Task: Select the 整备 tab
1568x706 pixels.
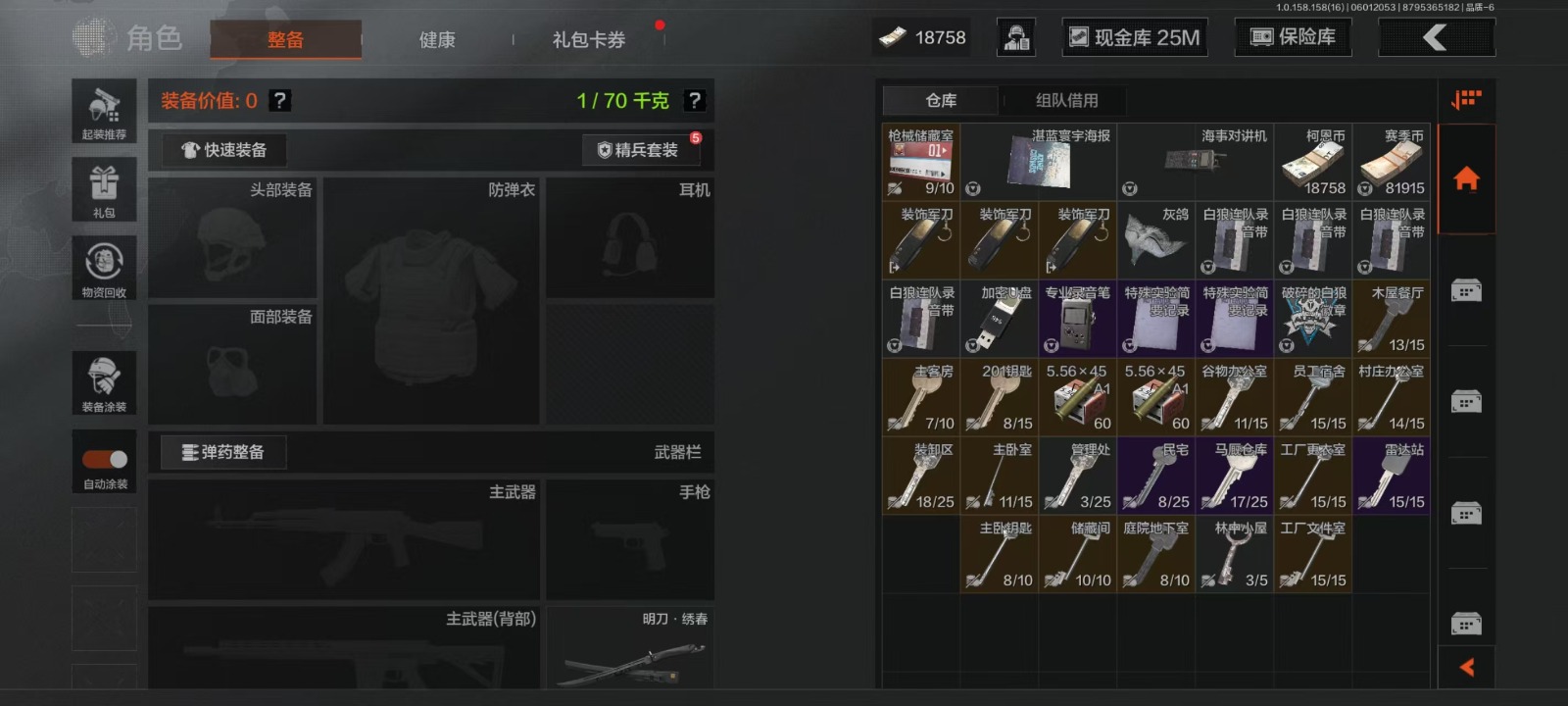Action: pos(285,40)
